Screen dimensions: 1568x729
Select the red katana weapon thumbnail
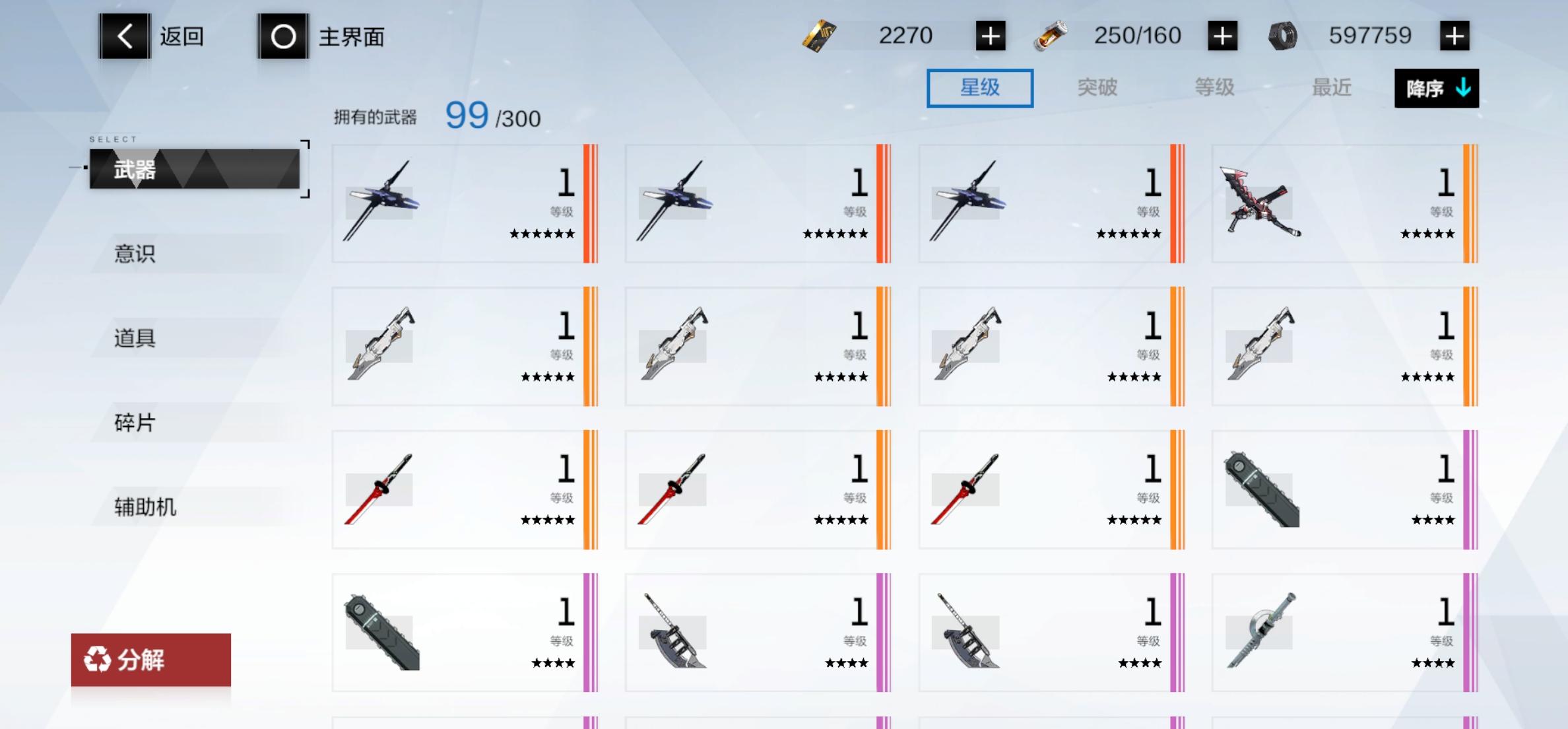pyautogui.click(x=379, y=487)
